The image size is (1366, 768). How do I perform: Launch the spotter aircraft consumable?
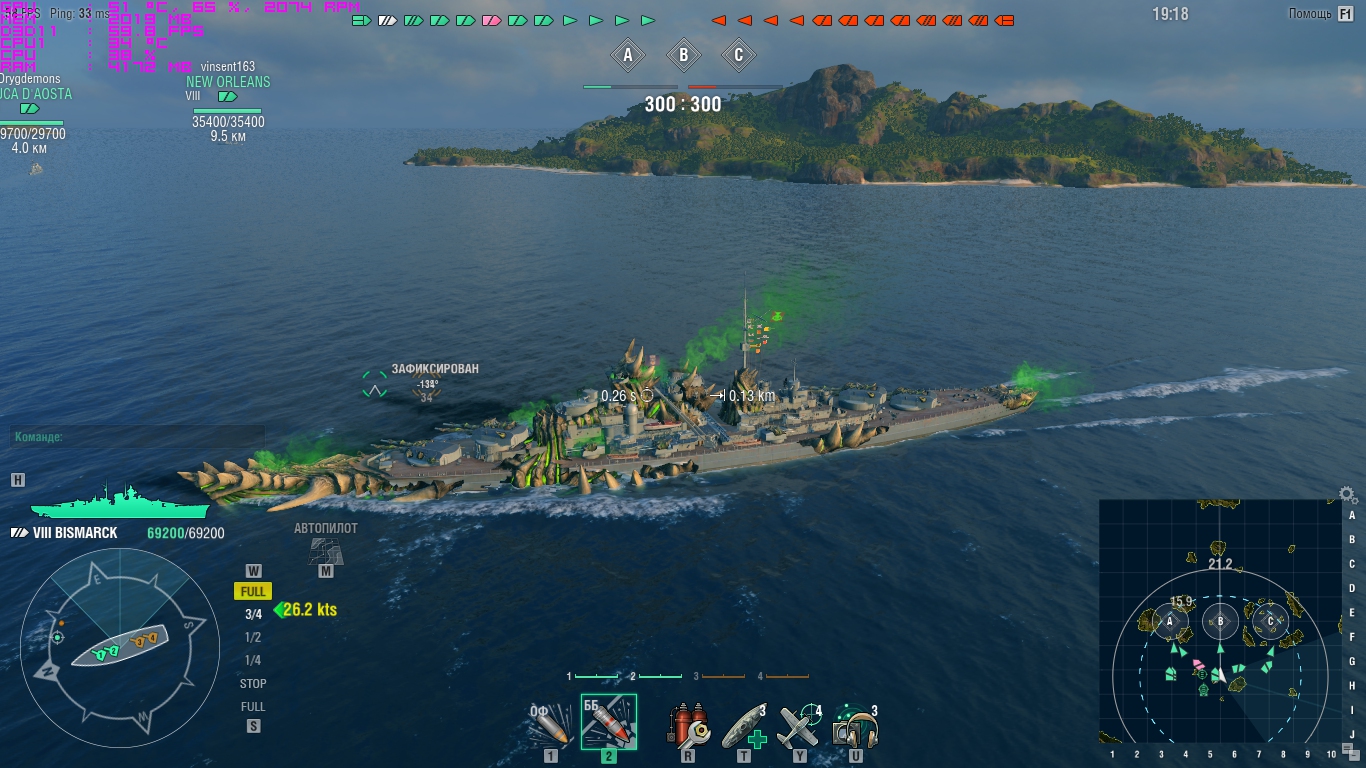tap(800, 725)
